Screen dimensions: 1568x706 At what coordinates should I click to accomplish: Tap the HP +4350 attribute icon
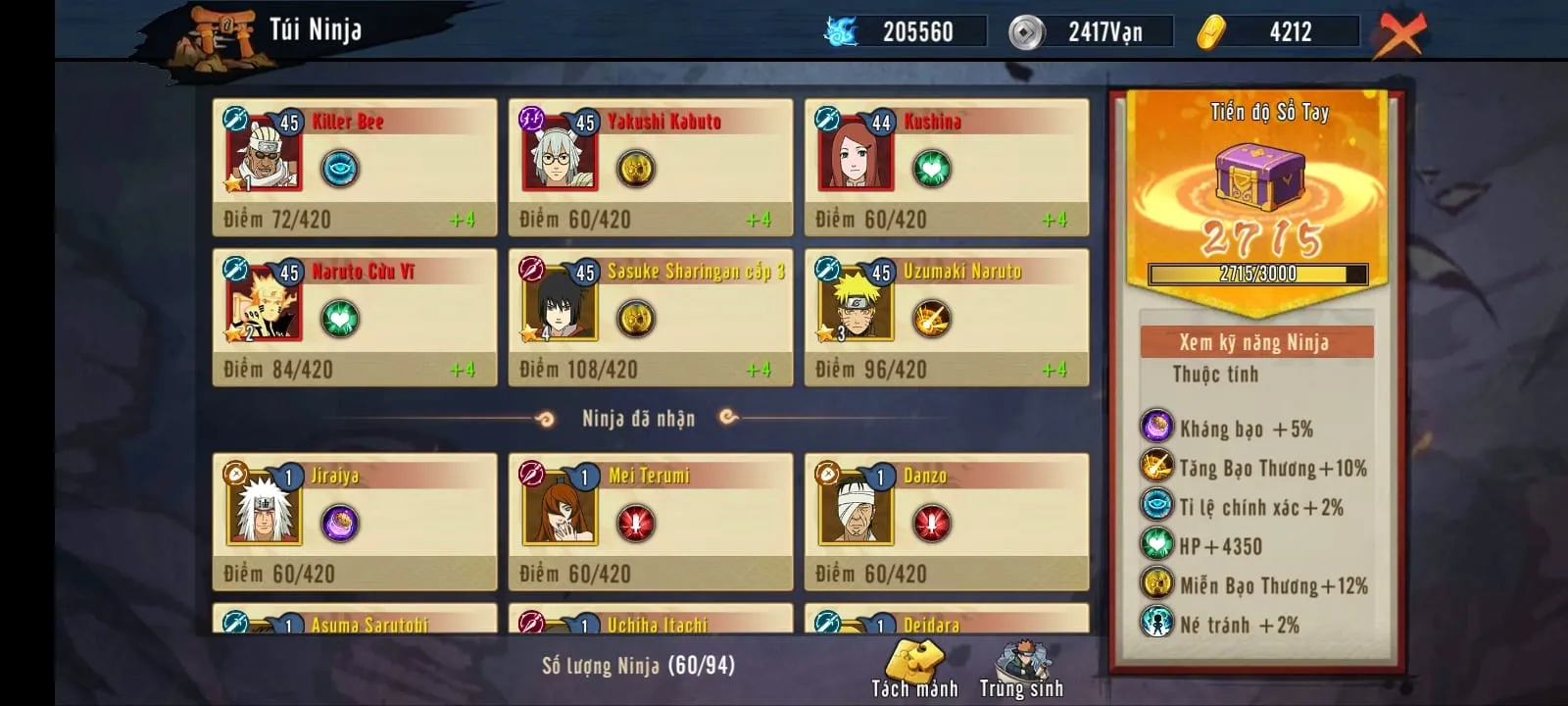tap(1157, 545)
